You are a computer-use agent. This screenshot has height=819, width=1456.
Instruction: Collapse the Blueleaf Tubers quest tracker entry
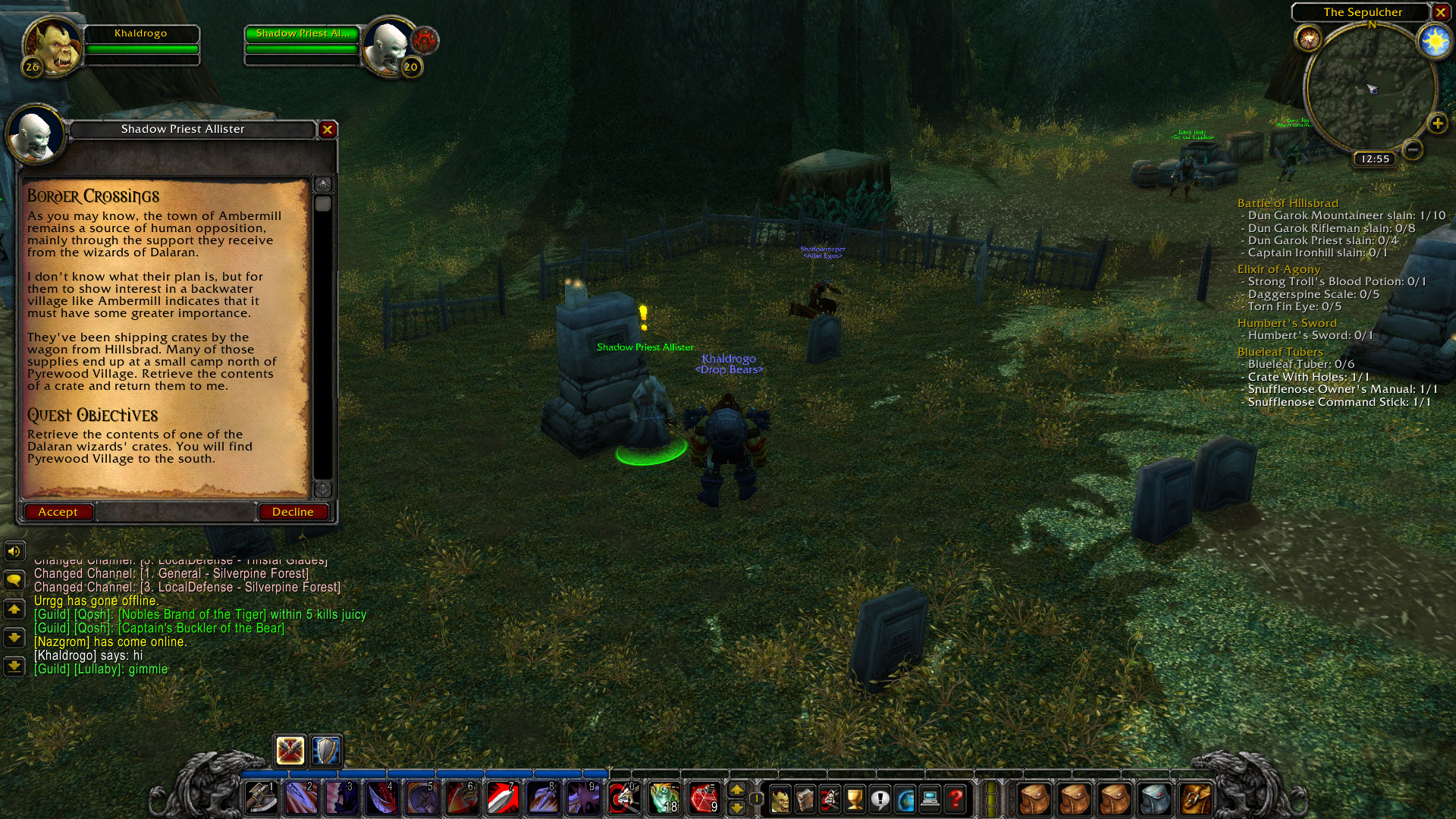(1279, 352)
